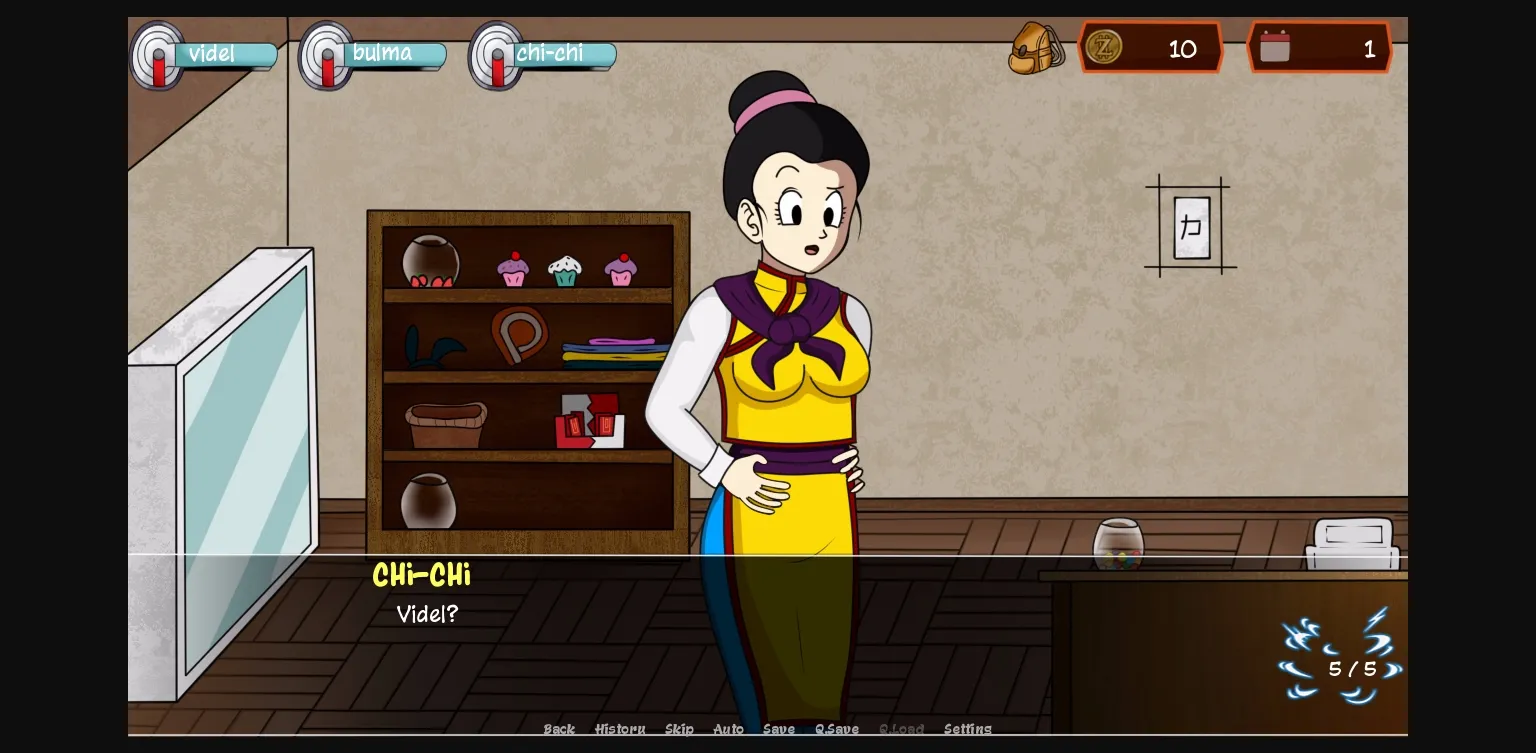Open the History dialogue log
The width and height of the screenshot is (1536, 753).
point(620,729)
